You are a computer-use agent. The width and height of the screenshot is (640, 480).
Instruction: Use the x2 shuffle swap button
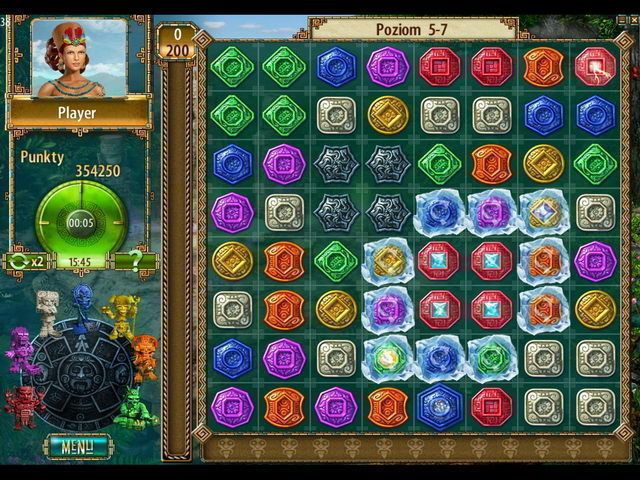tap(24, 262)
